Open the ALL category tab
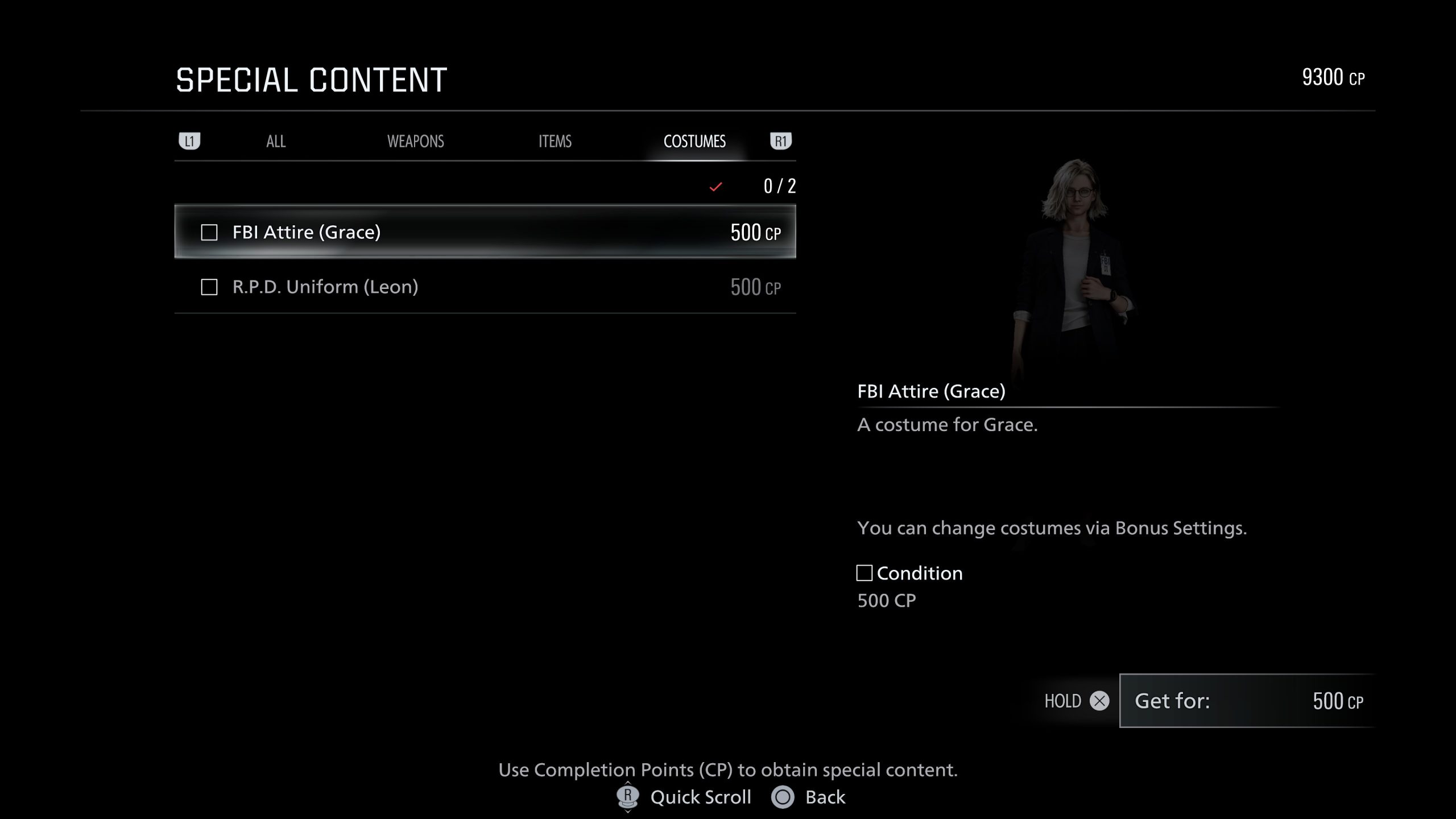This screenshot has height=819, width=1456. (x=275, y=141)
